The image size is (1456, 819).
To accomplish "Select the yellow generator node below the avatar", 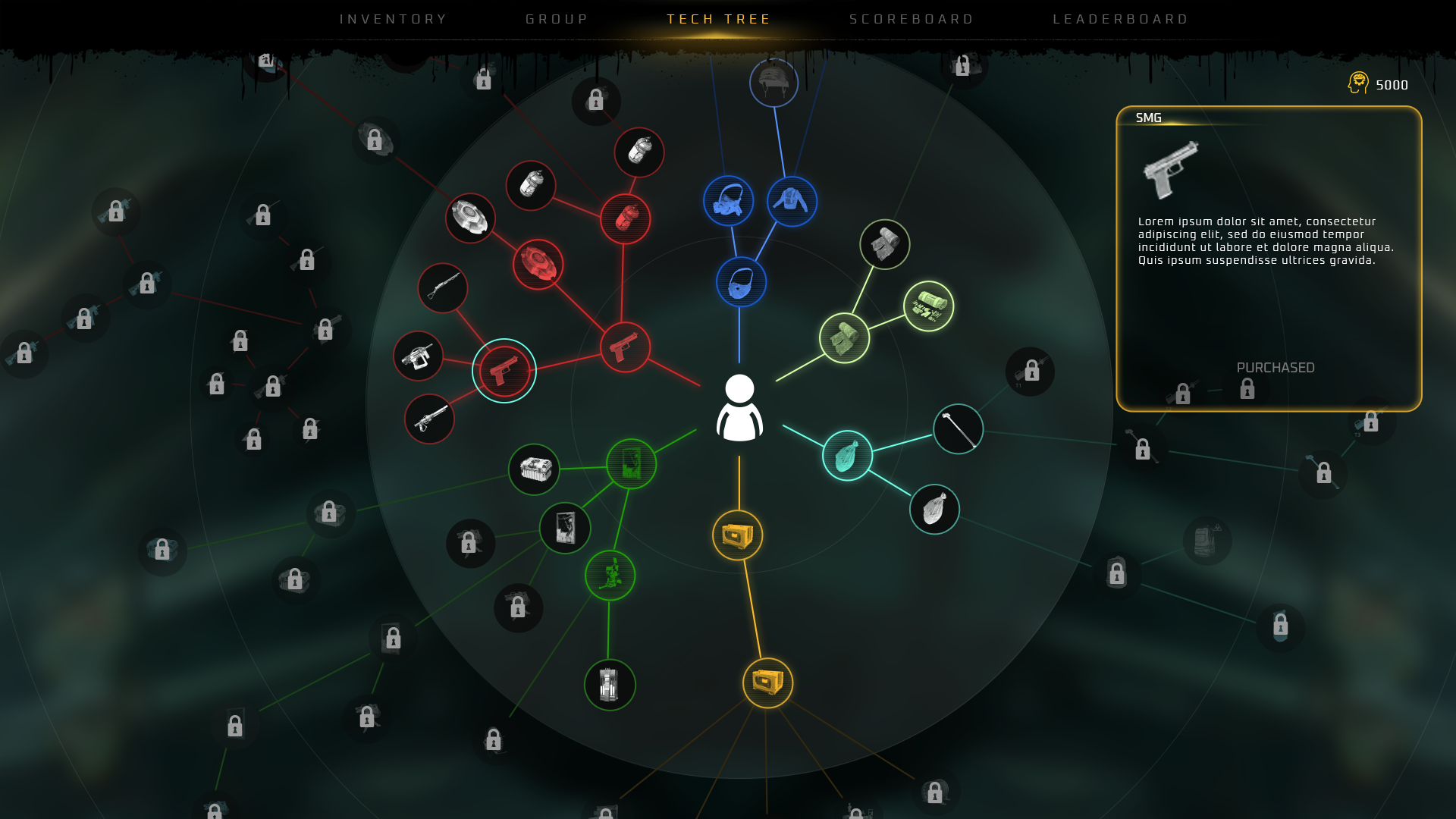I will click(736, 535).
